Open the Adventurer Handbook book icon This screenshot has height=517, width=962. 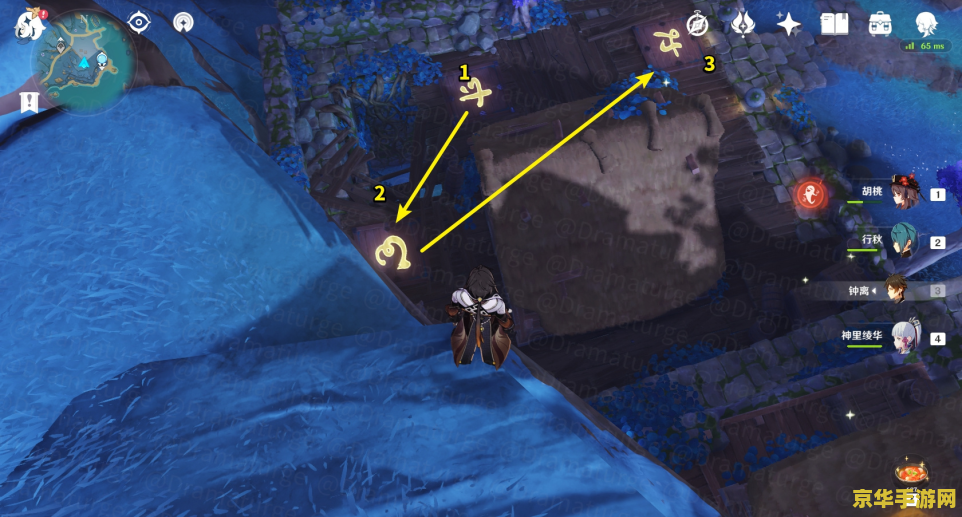tap(834, 24)
